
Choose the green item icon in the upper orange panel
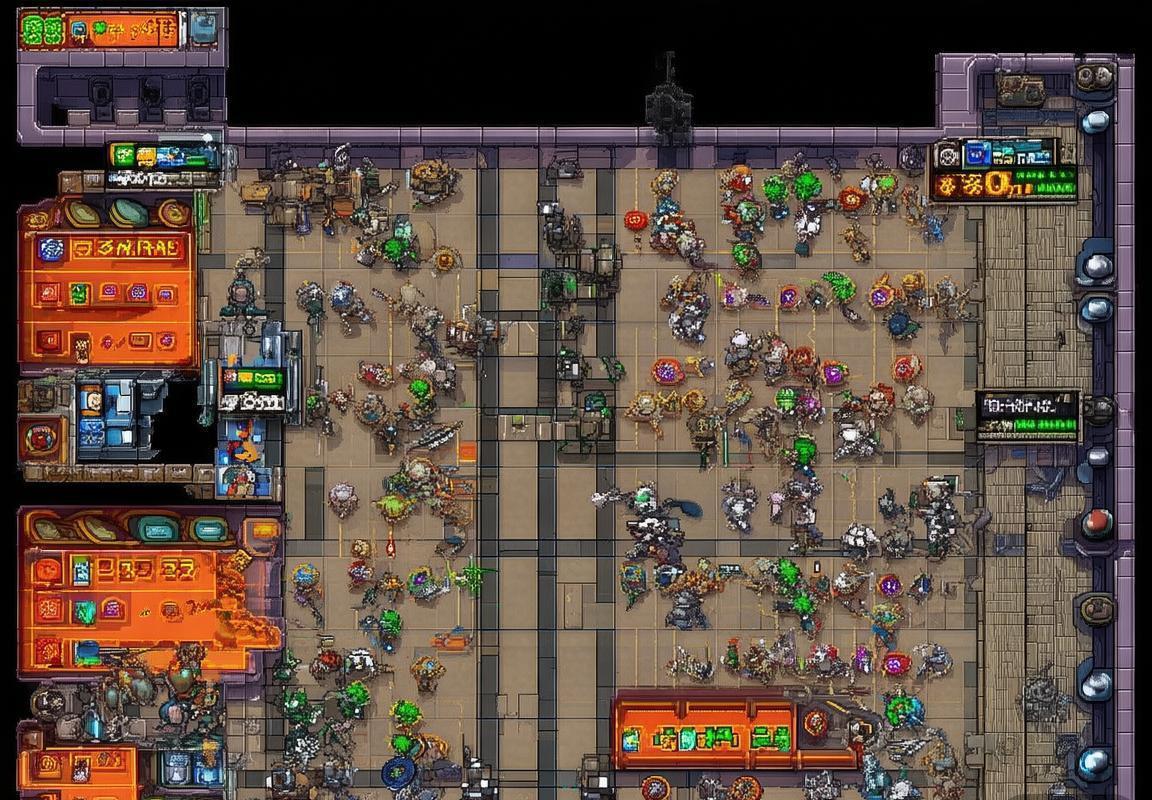(x=81, y=293)
